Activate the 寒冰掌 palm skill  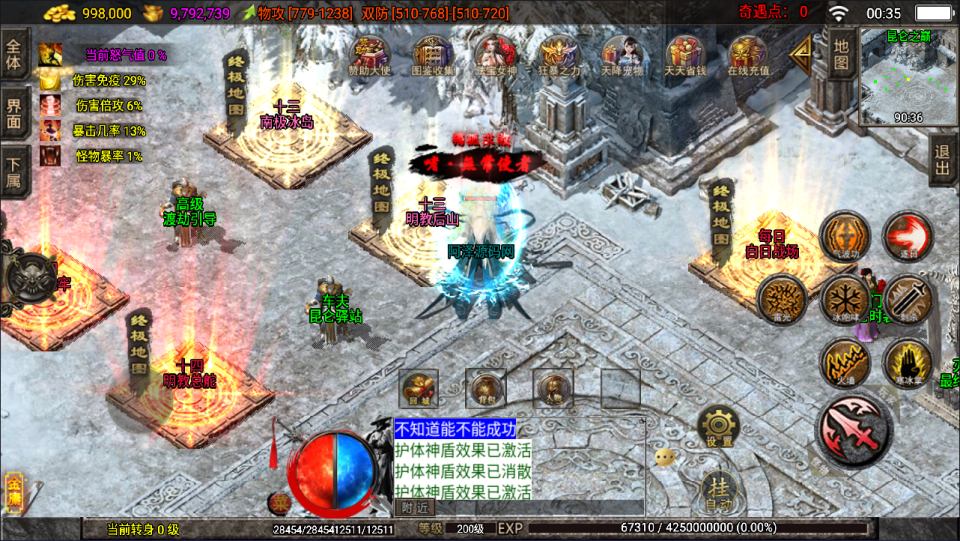(908, 362)
